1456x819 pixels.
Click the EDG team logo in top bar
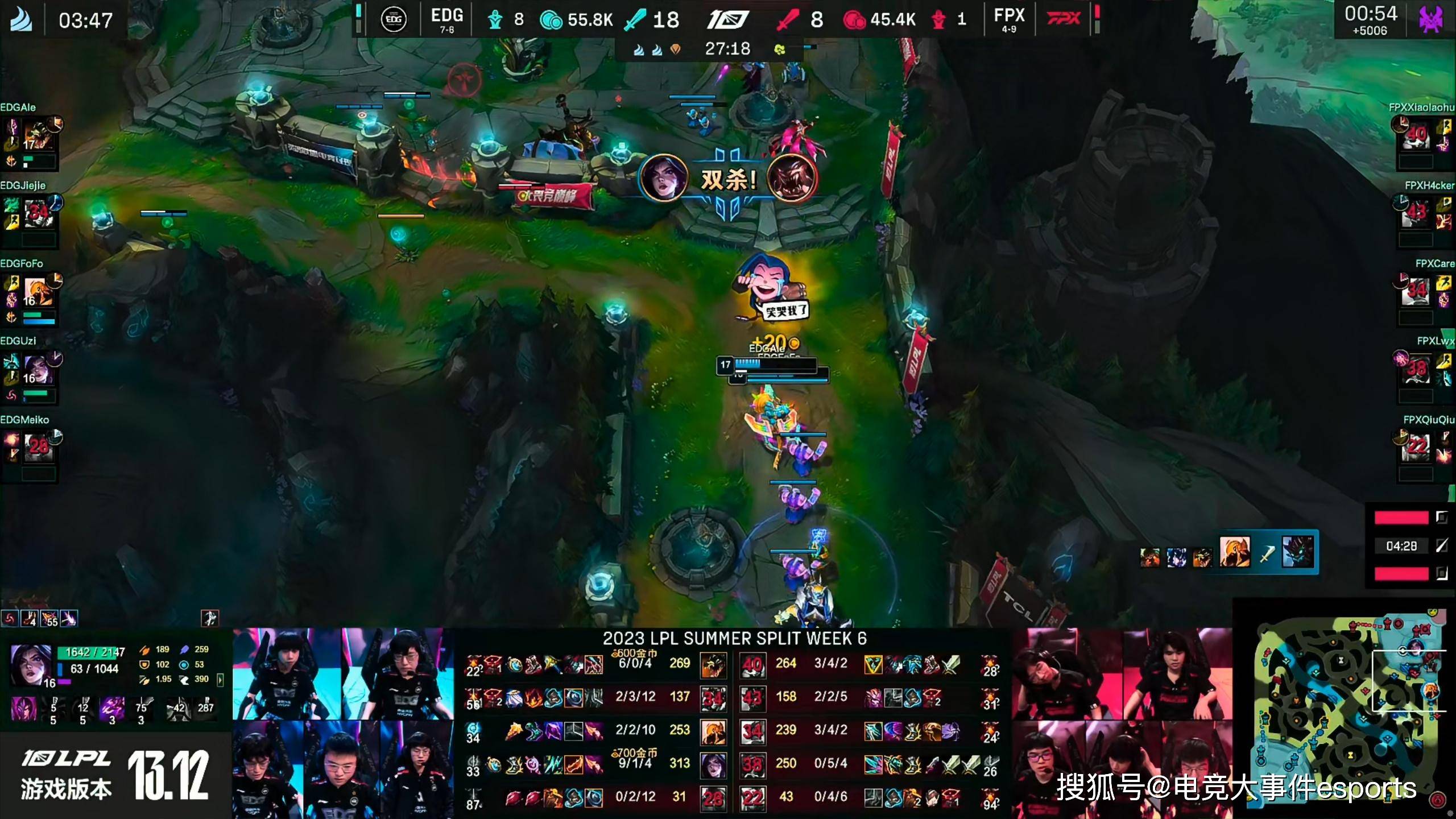coord(393,20)
